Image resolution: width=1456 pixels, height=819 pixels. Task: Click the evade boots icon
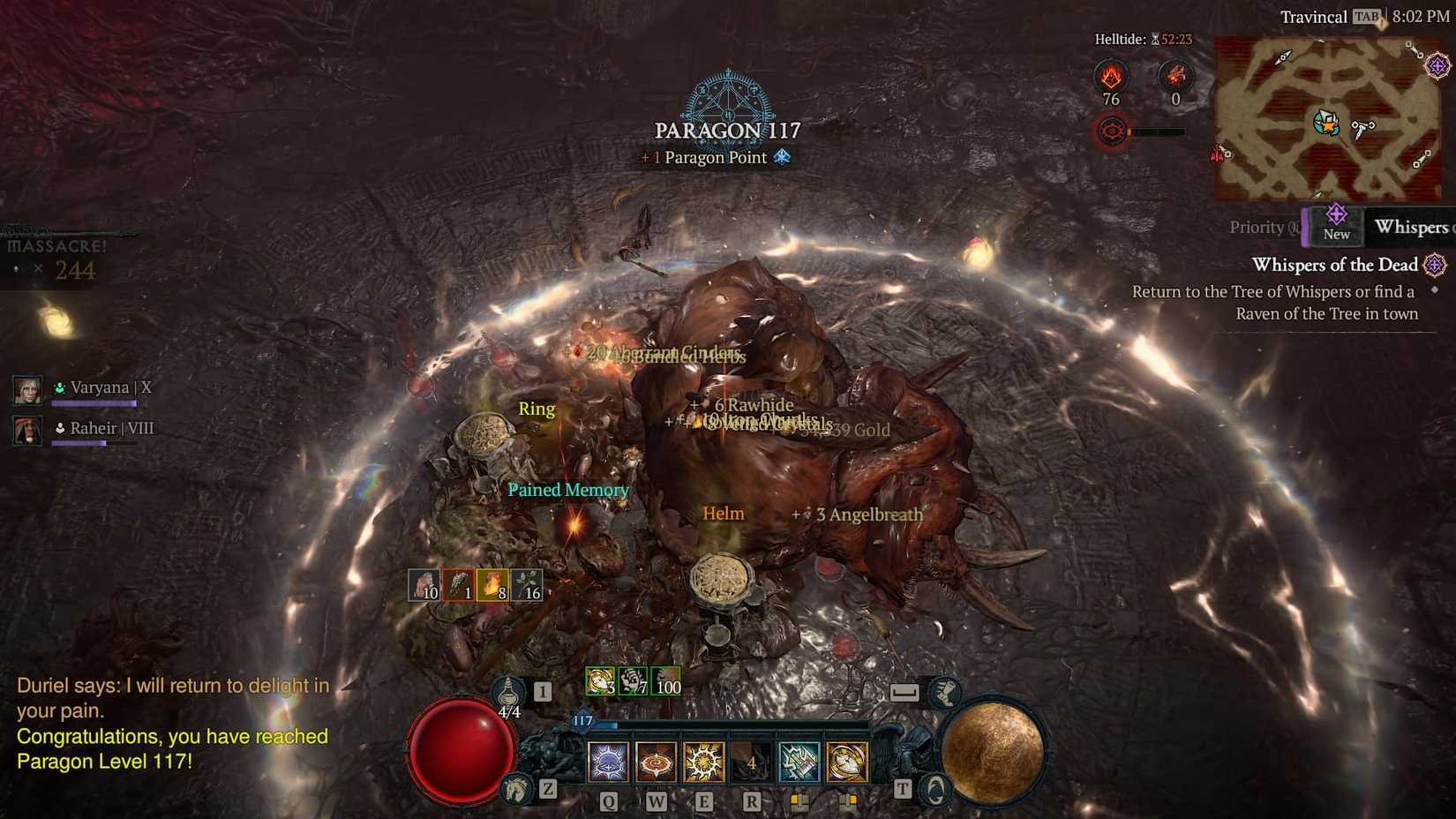[x=945, y=694]
